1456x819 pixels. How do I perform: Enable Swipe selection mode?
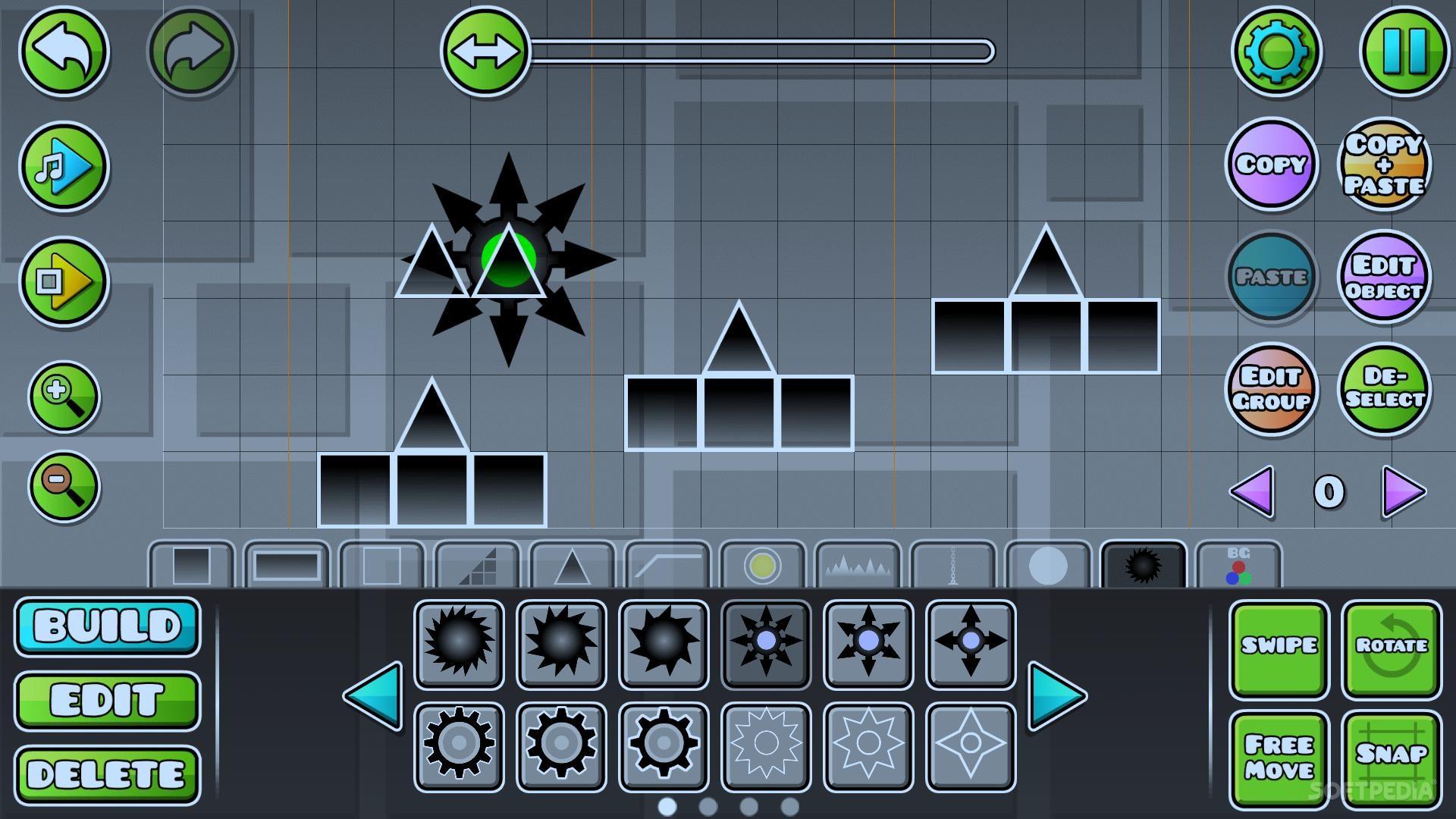(1279, 648)
